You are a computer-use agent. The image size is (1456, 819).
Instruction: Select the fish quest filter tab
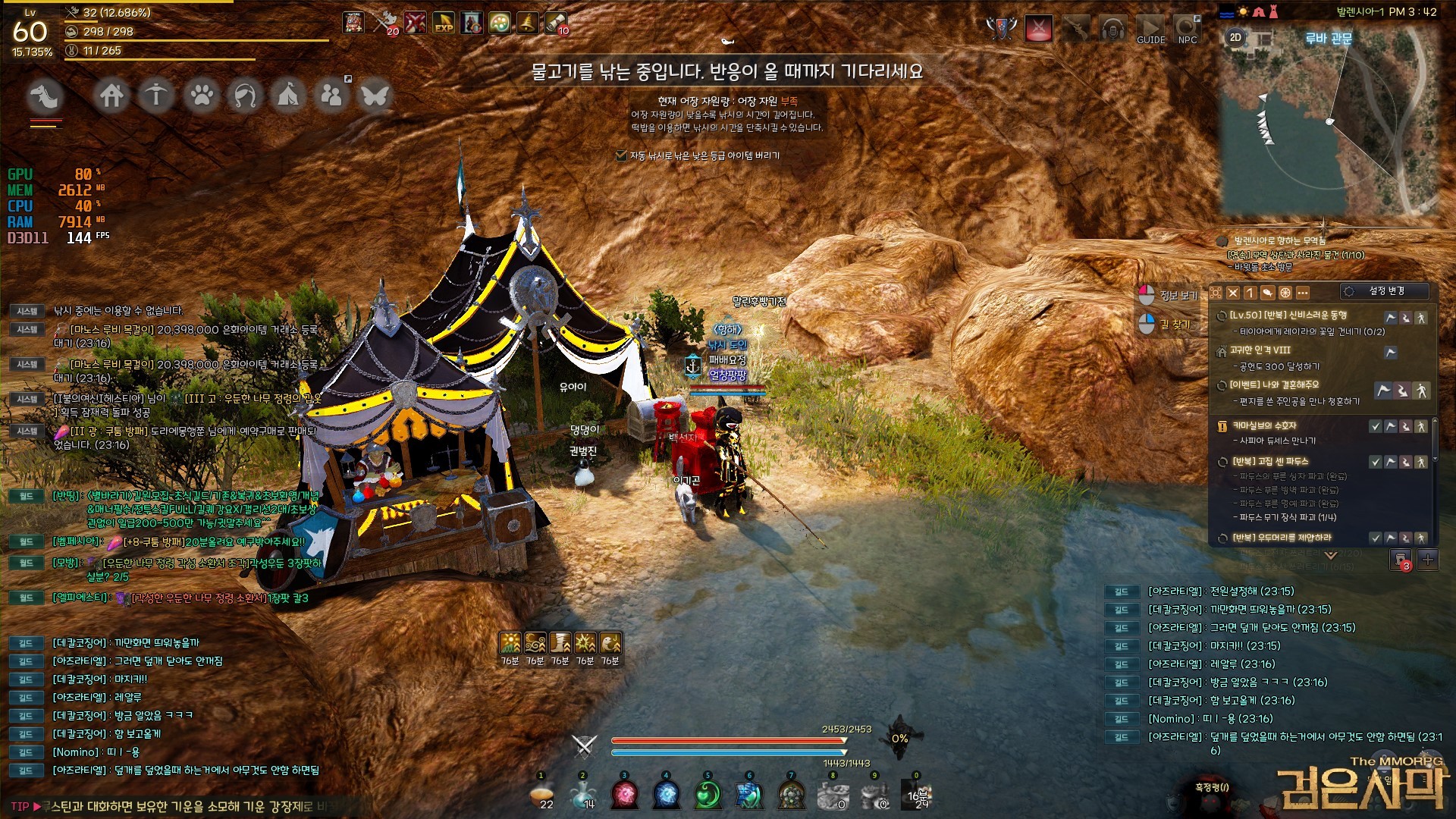[1267, 293]
